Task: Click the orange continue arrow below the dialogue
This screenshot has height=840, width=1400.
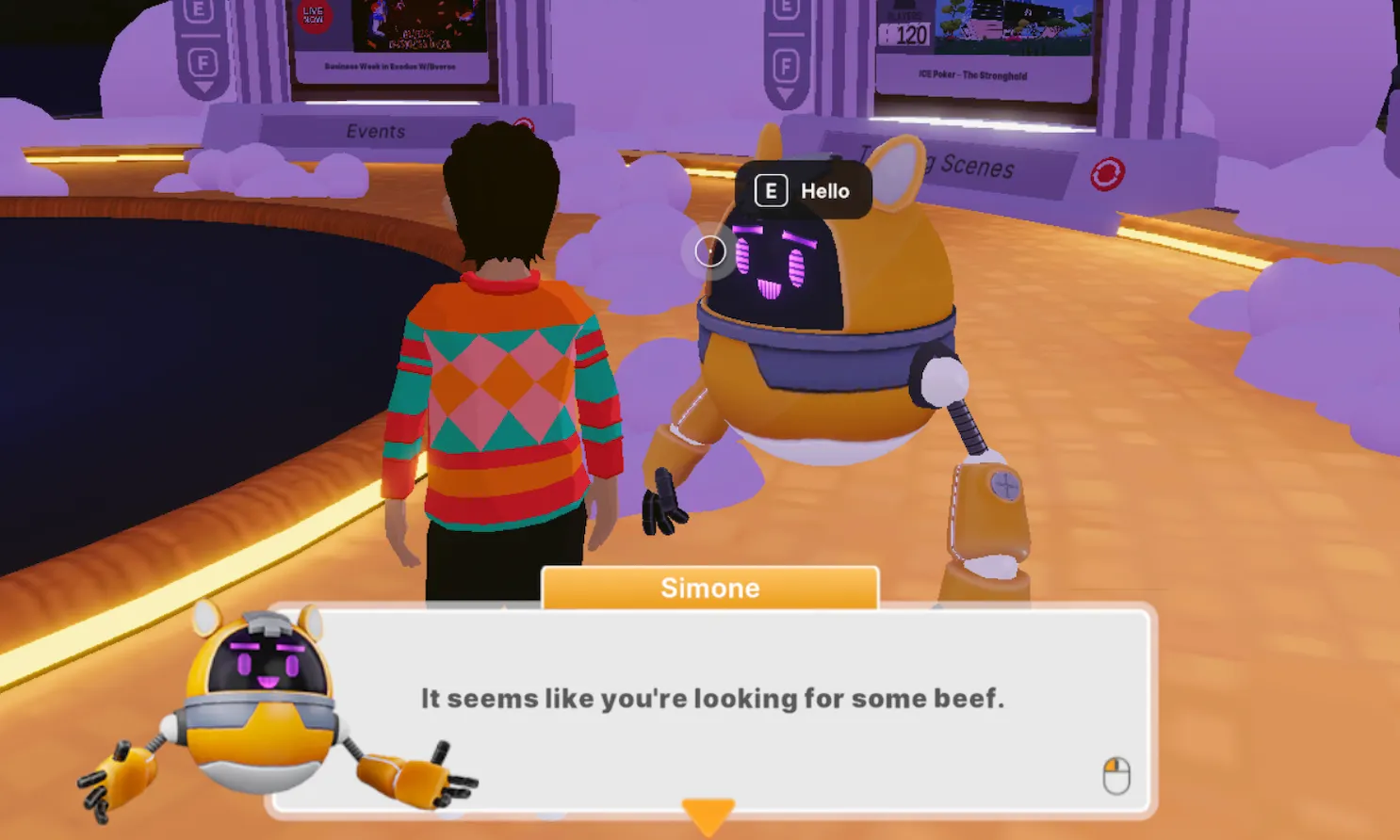Action: click(708, 815)
